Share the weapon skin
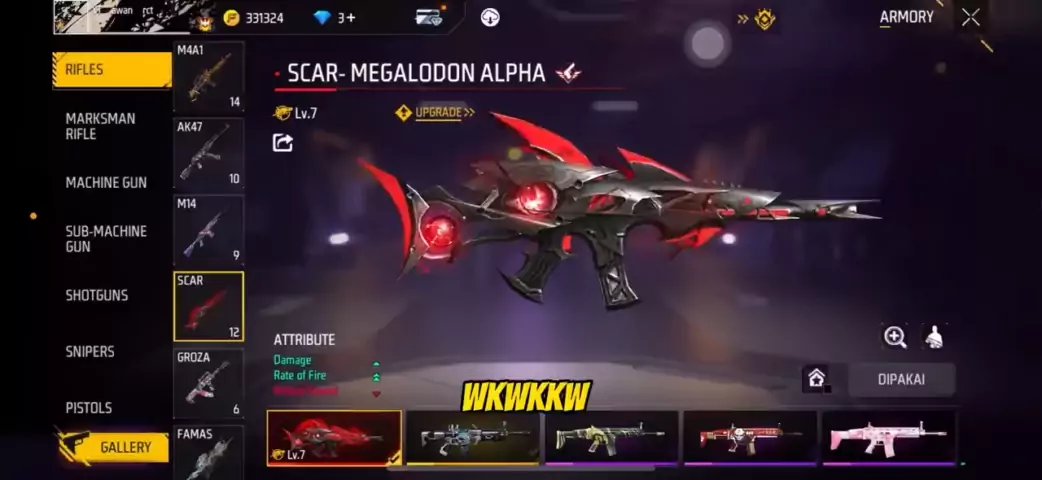1042x480 pixels. pos(283,143)
